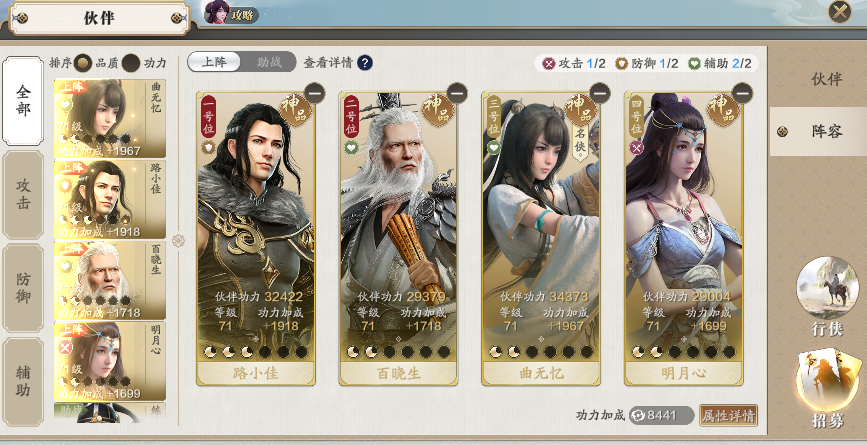Switch the lineup view to 助战
Image resolution: width=867 pixels, height=445 pixels.
pos(269,62)
